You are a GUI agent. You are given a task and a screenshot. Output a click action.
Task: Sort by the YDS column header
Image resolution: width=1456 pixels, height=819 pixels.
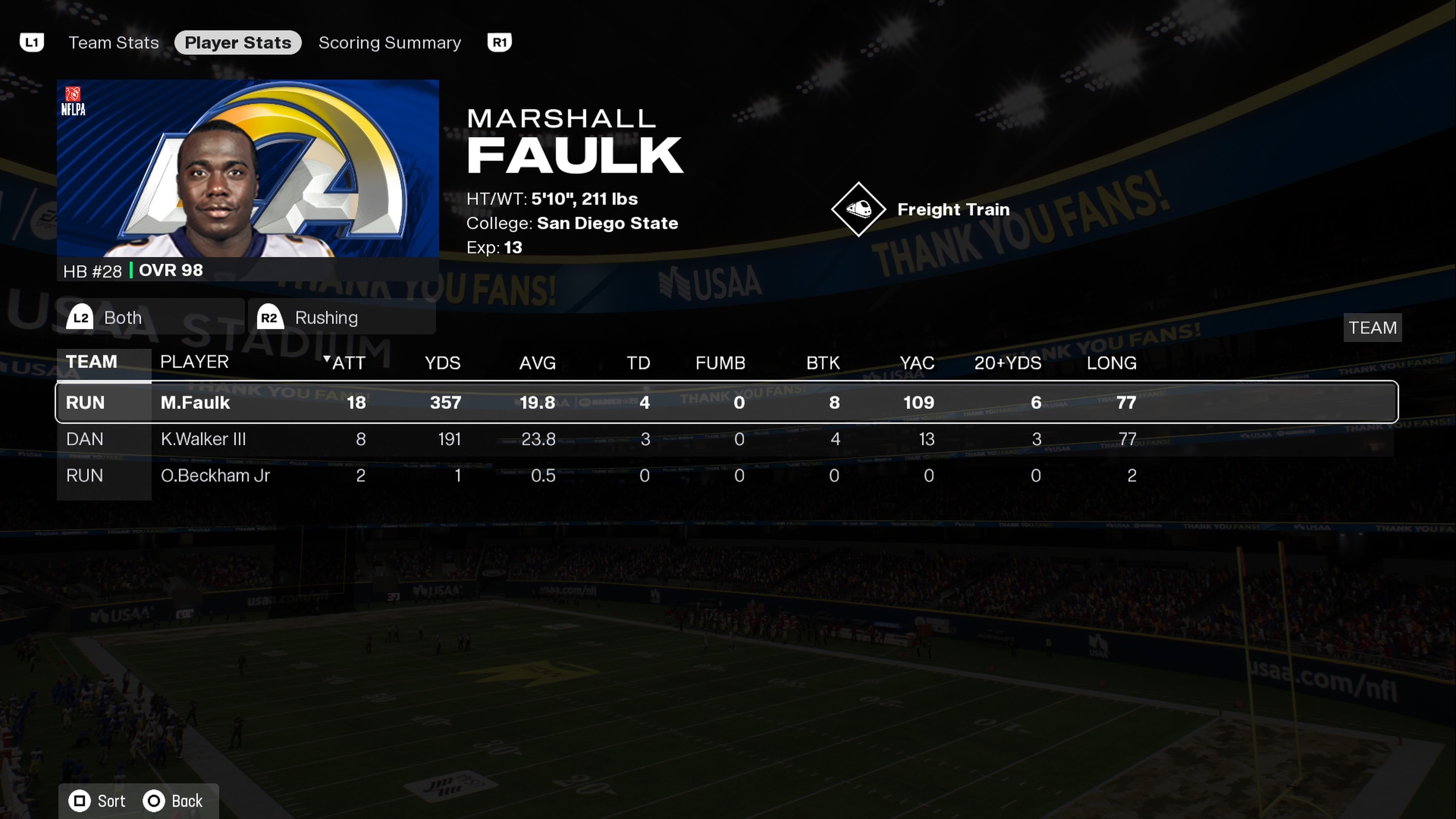442,363
